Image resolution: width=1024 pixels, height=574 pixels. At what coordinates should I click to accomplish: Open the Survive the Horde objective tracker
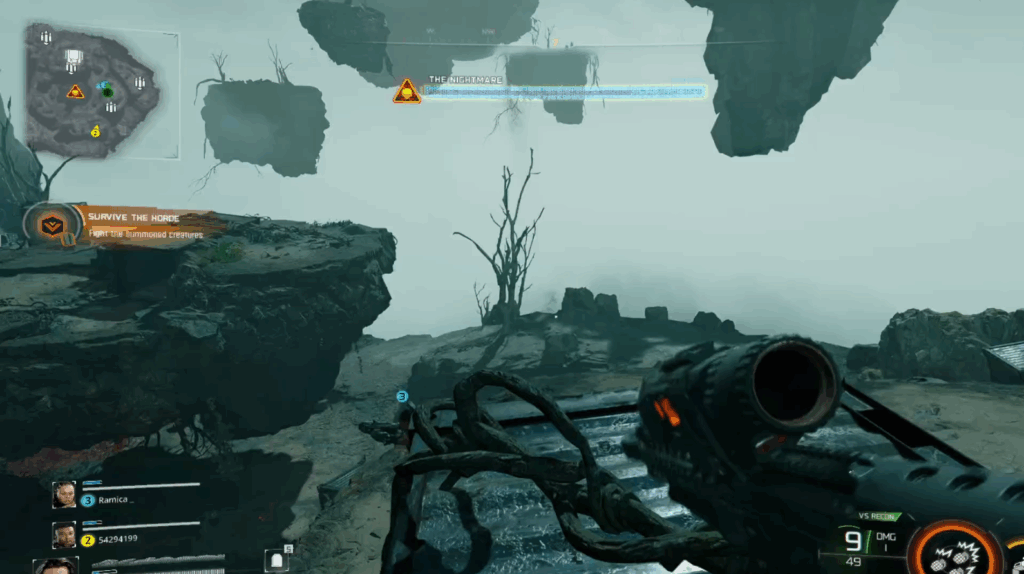[145, 225]
